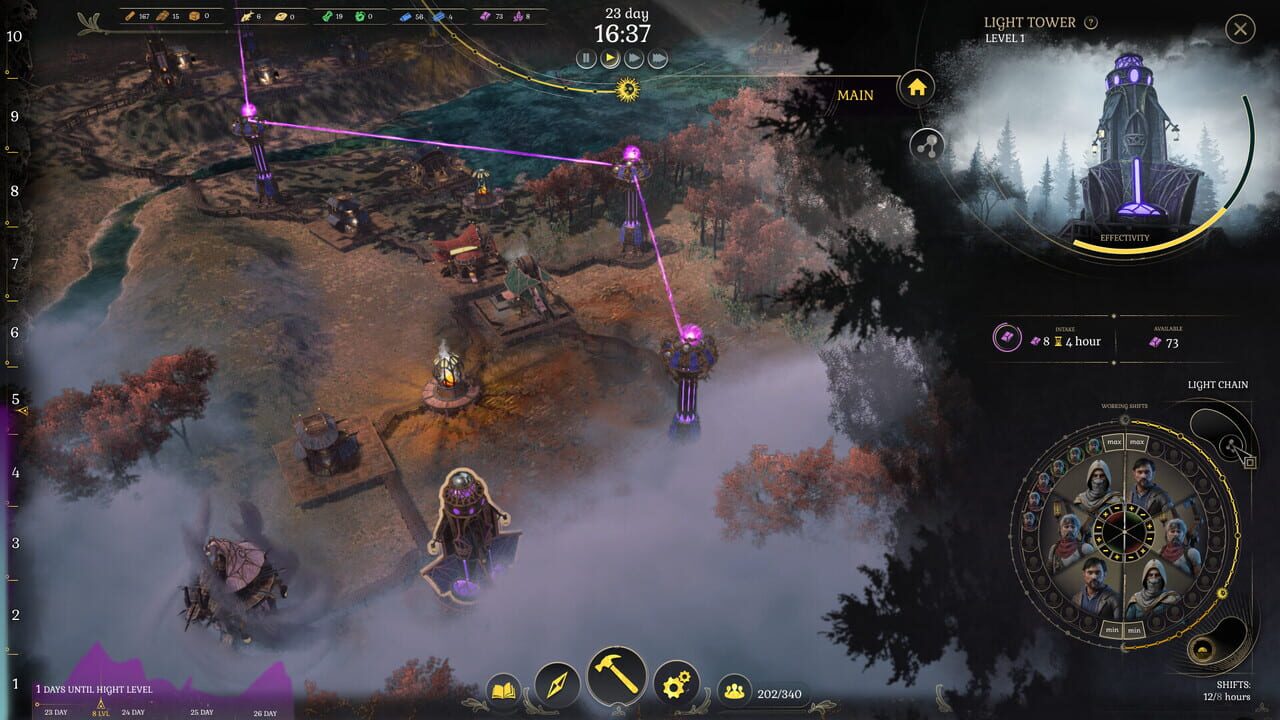This screenshot has height=720, width=1280.
Task: Select the MAIN tab
Action: [x=857, y=95]
